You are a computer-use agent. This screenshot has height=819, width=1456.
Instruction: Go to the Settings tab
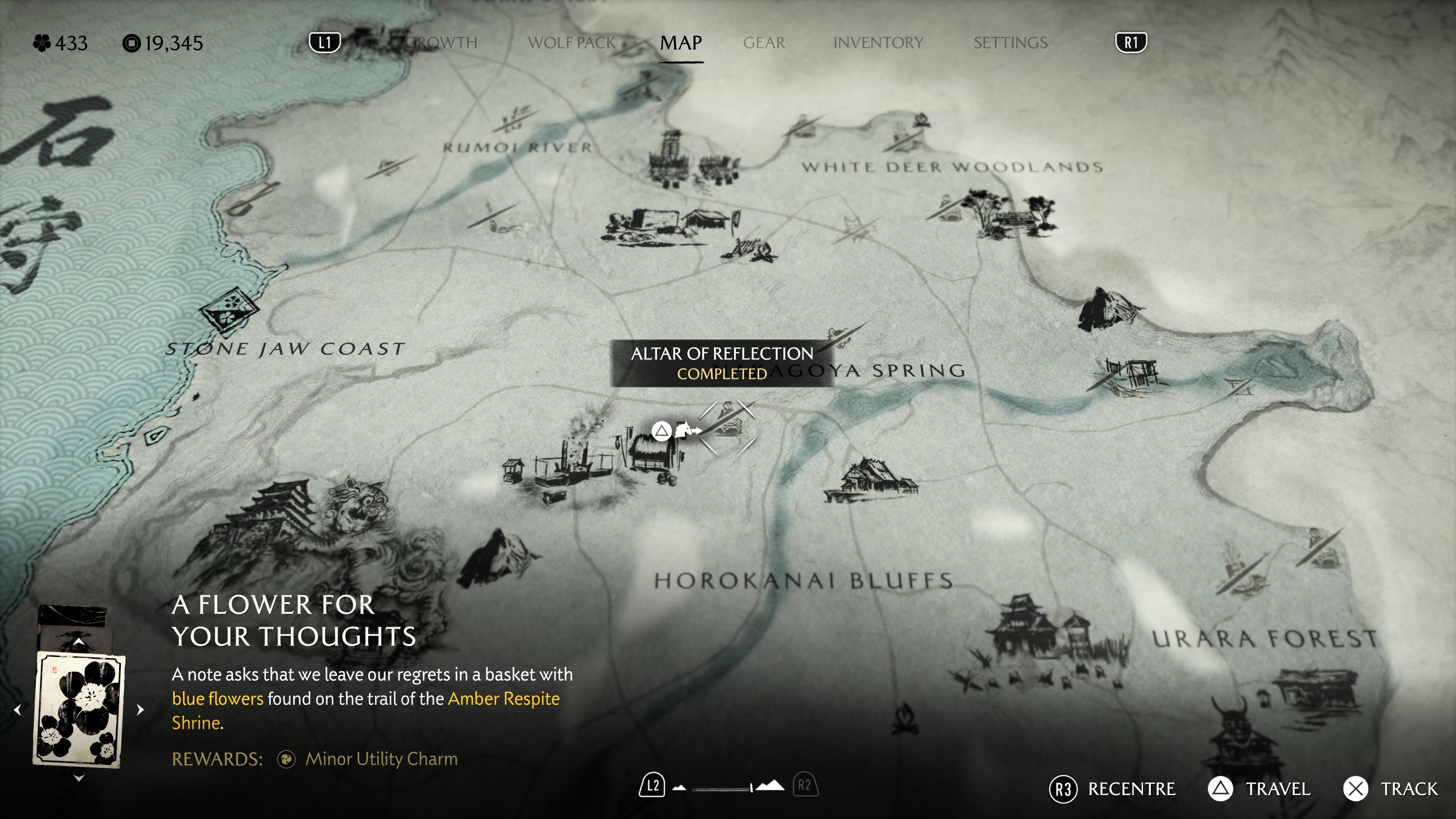click(1010, 43)
